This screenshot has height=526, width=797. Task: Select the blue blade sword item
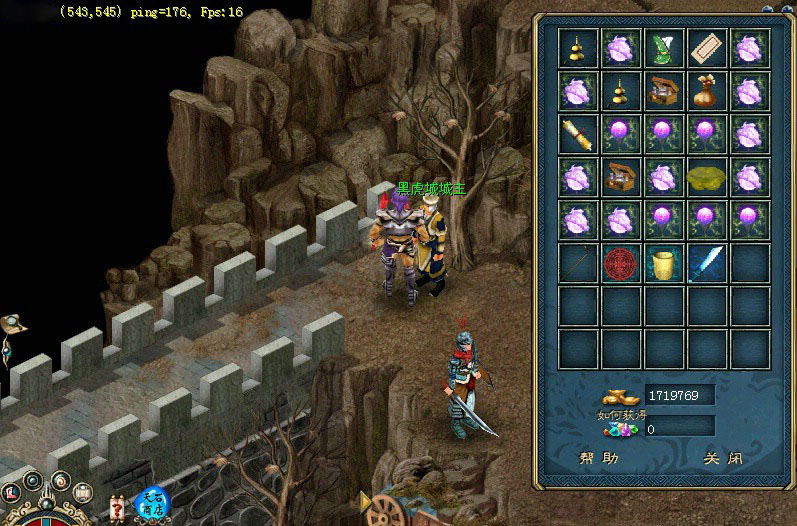pyautogui.click(x=707, y=264)
